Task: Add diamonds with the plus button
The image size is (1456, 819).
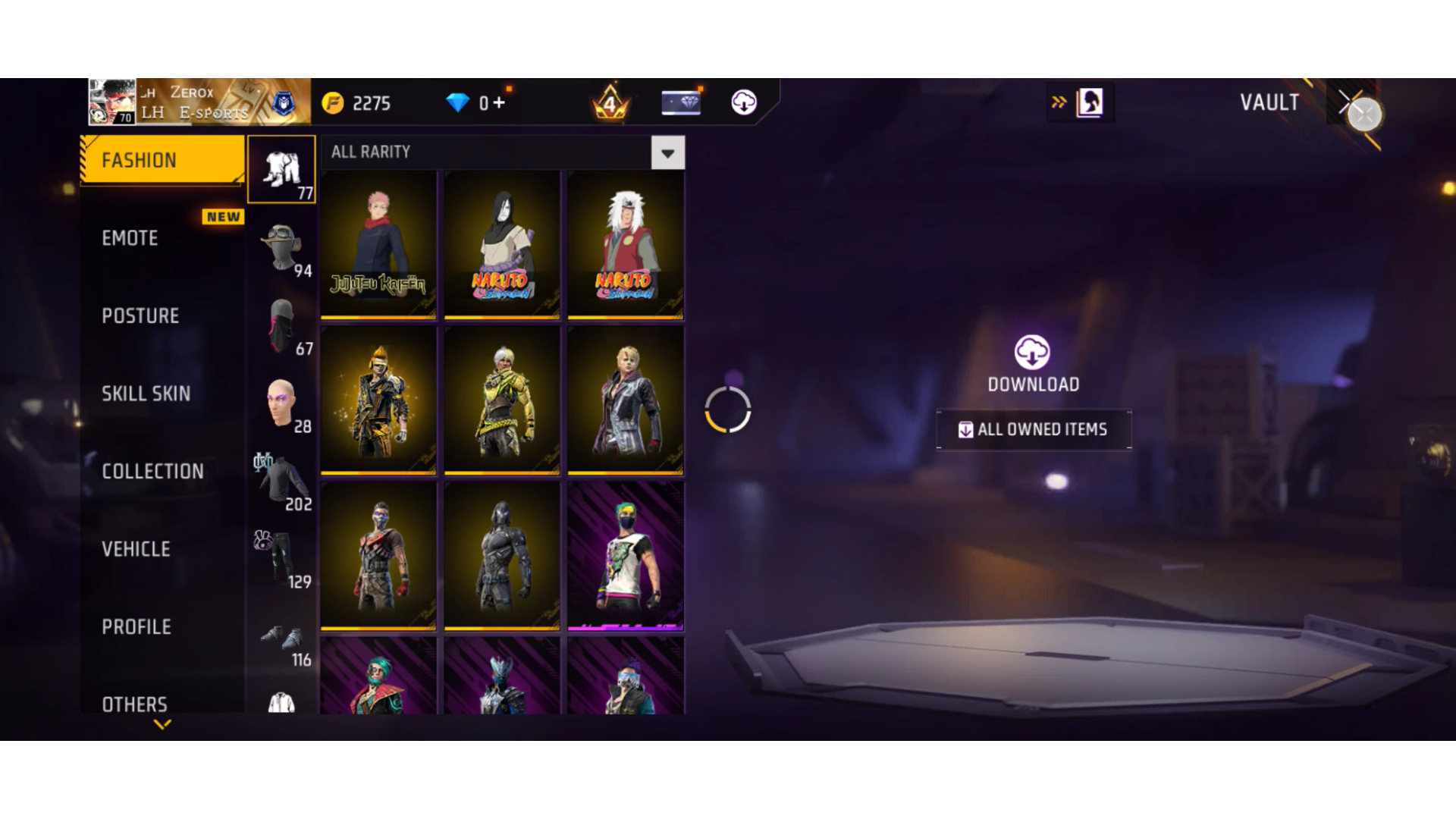Action: coord(499,102)
